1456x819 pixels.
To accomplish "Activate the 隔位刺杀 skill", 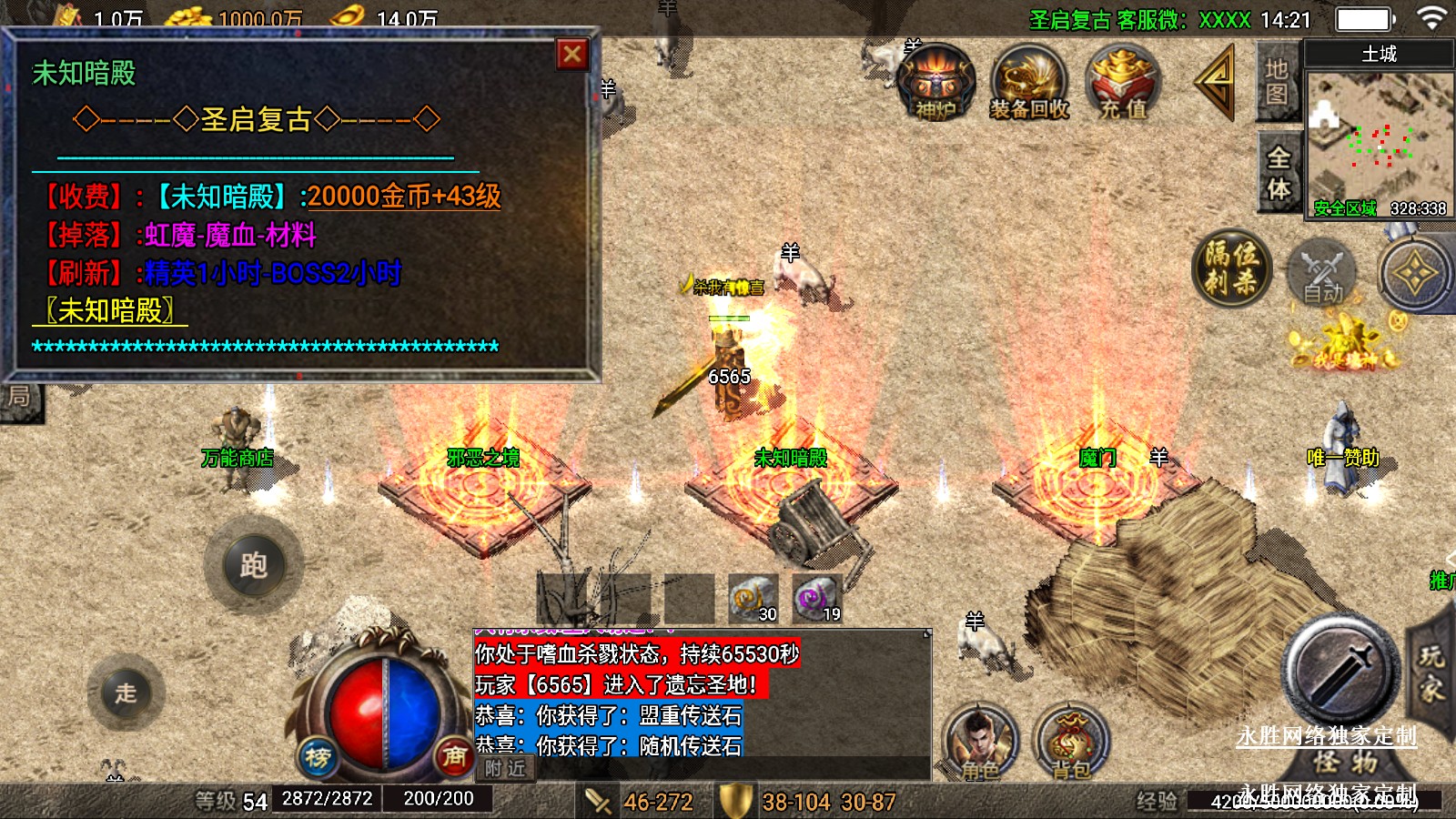I will [1231, 268].
